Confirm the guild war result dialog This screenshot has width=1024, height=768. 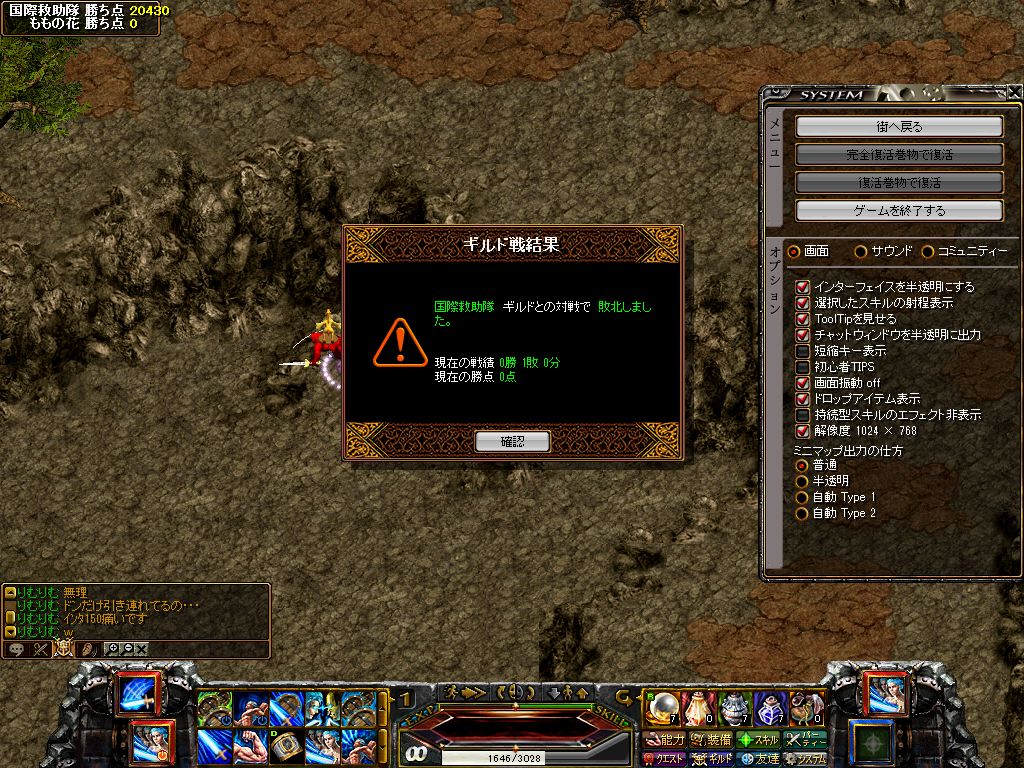click(512, 441)
